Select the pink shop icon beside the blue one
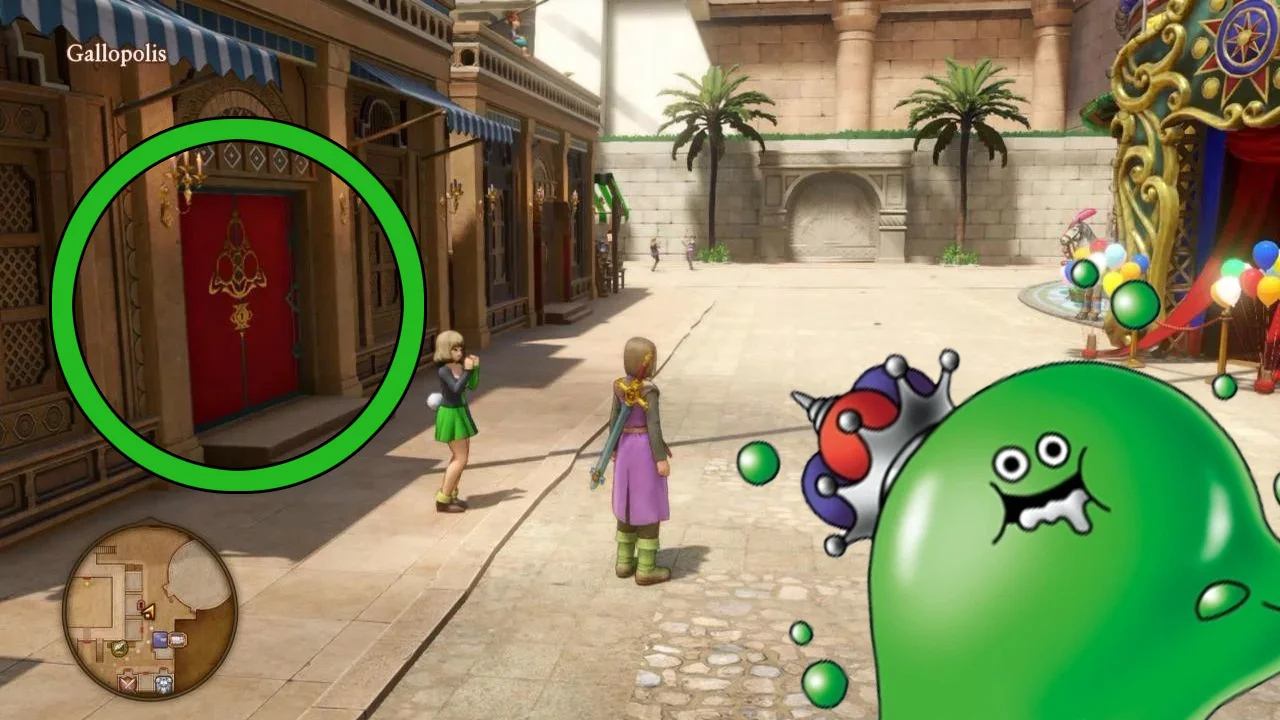 (x=177, y=638)
